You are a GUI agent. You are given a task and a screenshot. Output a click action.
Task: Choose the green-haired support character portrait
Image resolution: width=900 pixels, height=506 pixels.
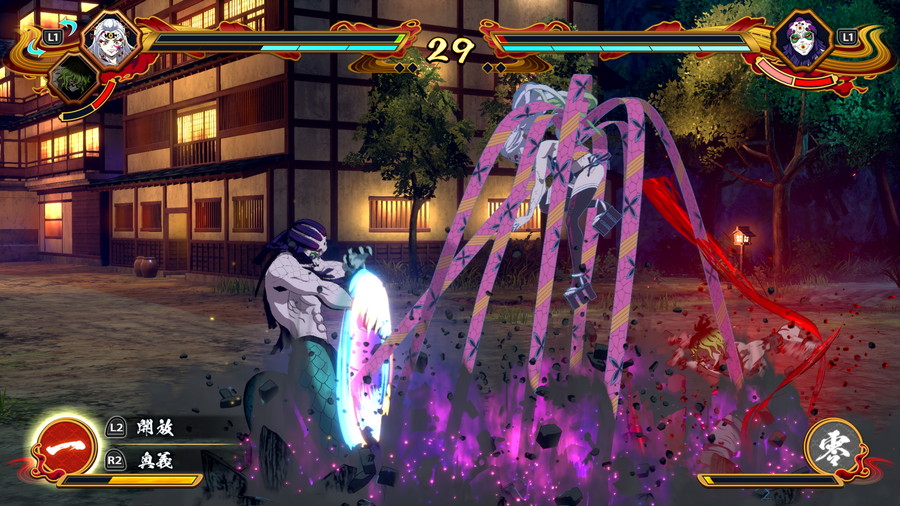pos(73,80)
